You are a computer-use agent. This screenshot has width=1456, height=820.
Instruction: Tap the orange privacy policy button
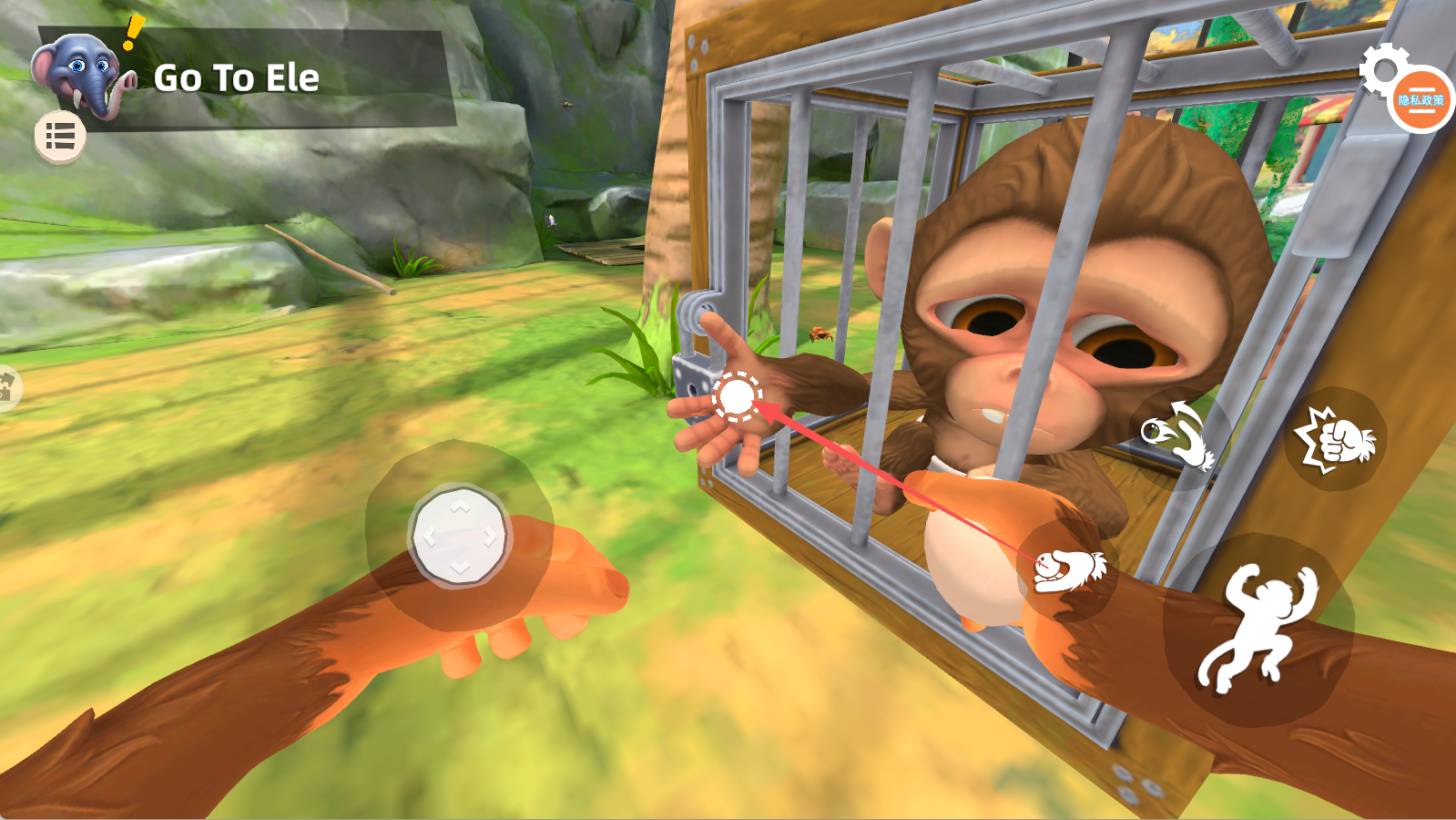click(x=1421, y=100)
